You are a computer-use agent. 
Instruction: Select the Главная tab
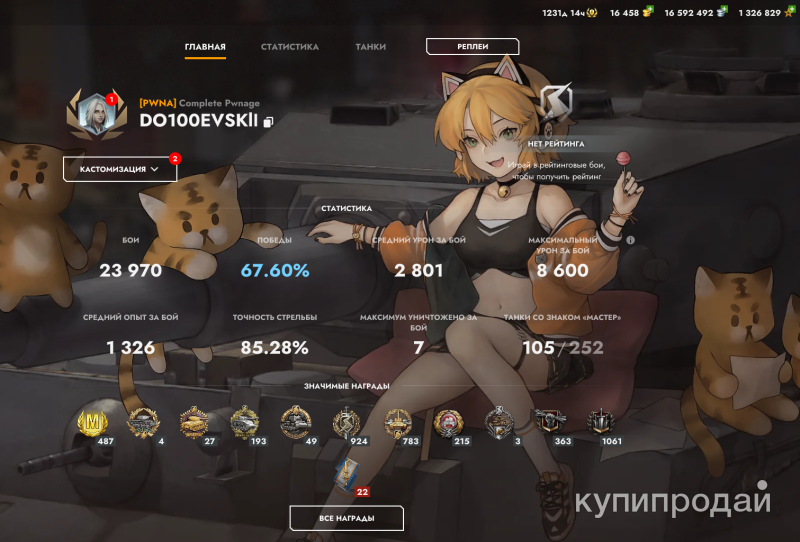[205, 47]
